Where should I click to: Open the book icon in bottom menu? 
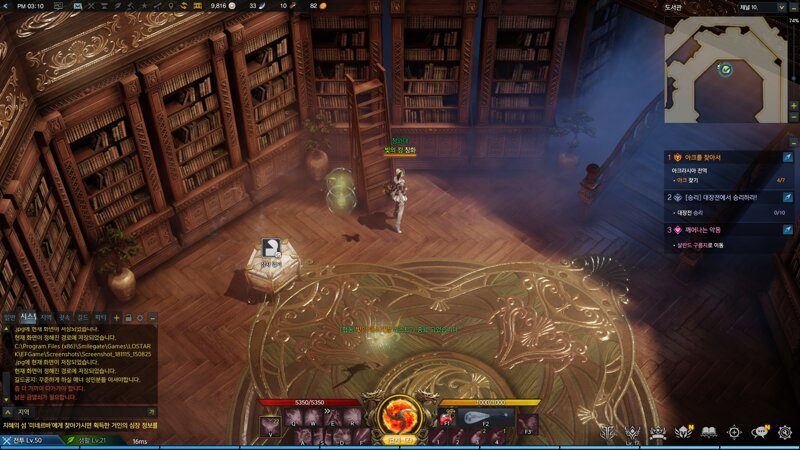coord(709,432)
